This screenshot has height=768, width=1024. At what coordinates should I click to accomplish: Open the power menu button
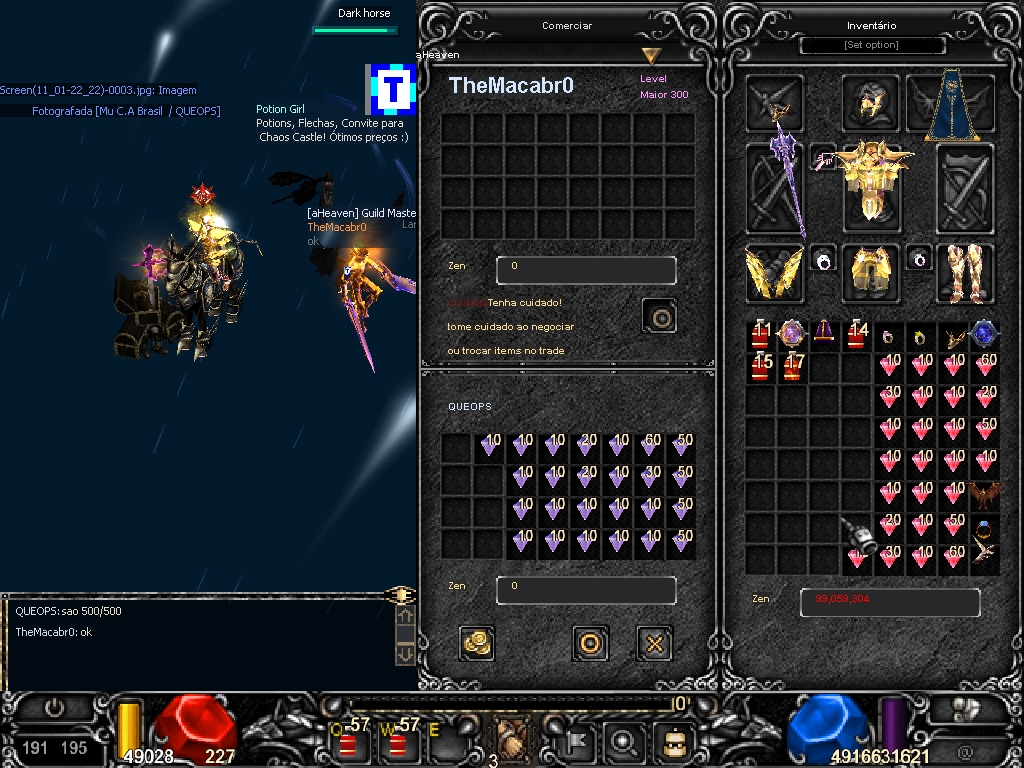(x=54, y=709)
